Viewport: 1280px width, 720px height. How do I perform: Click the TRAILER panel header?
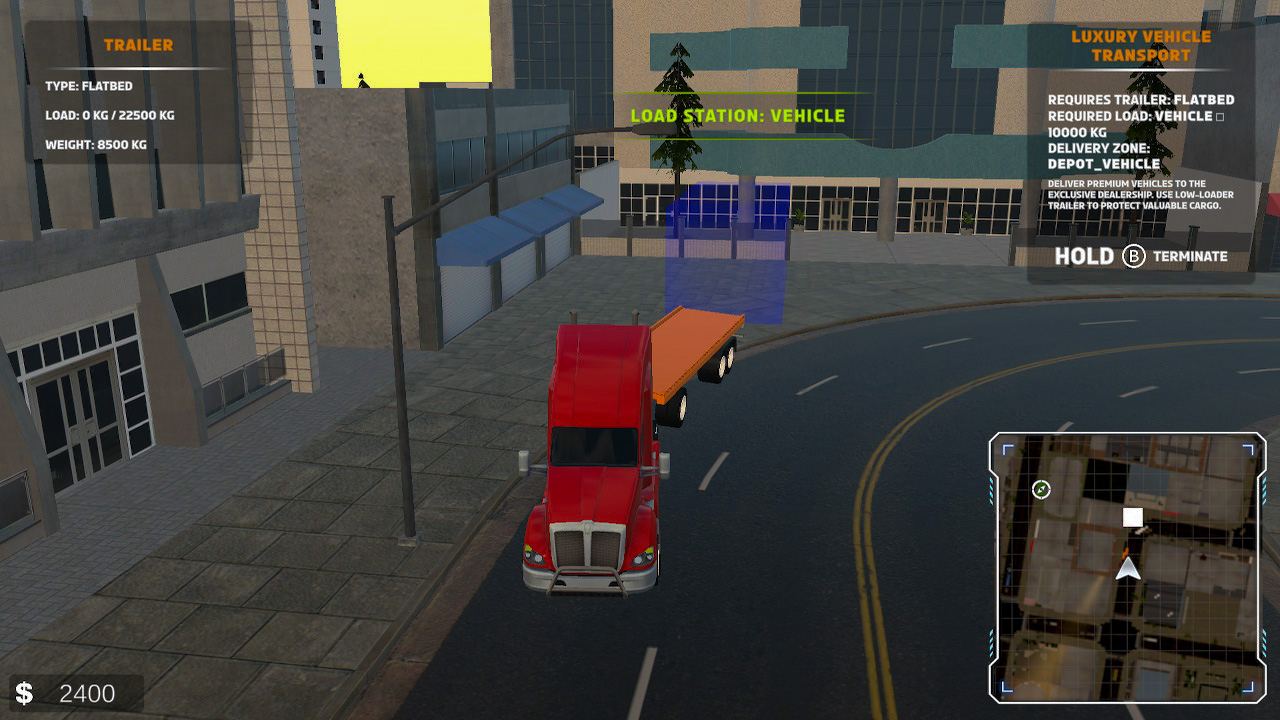pos(139,45)
